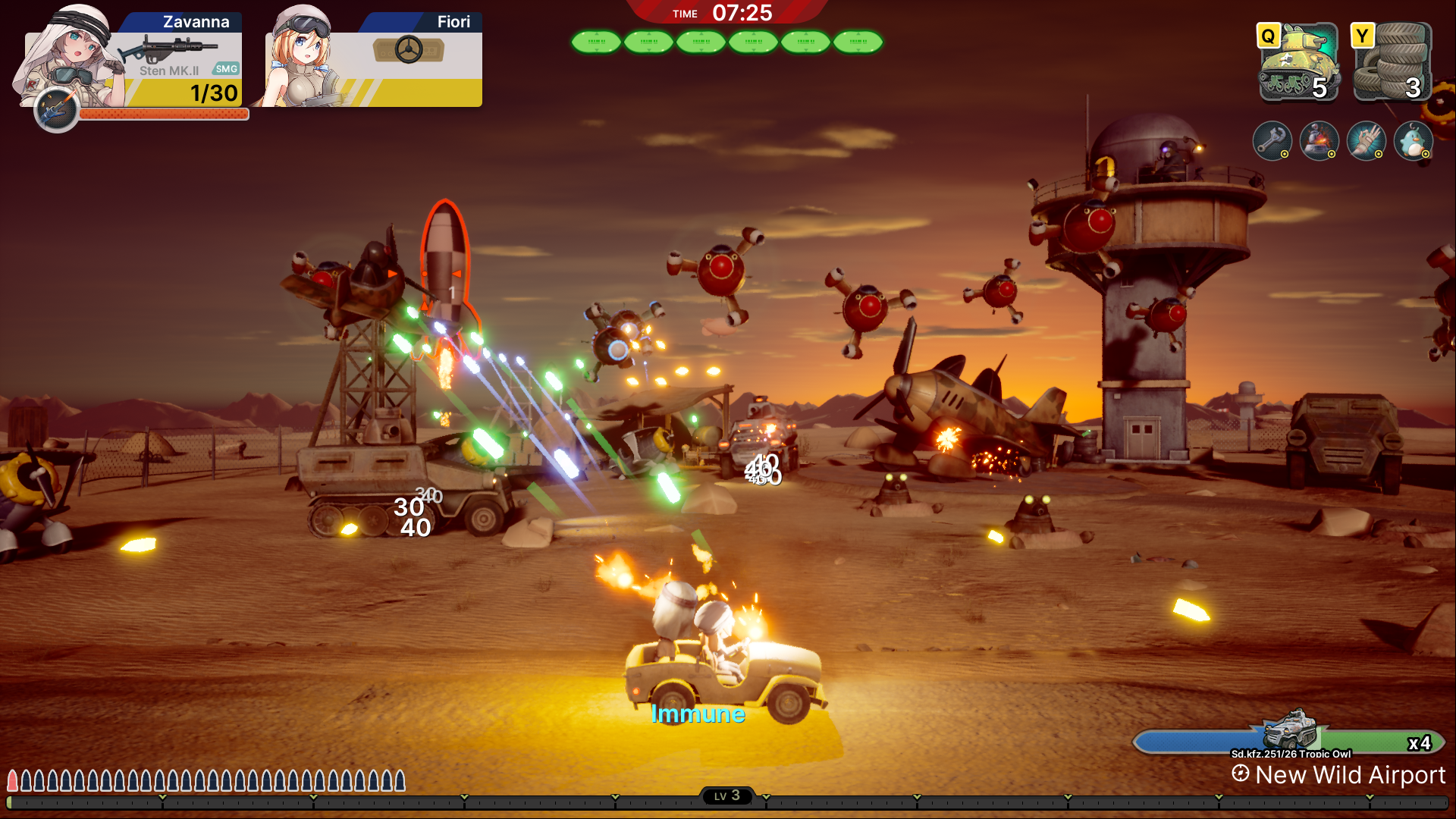Use the stacked tires item
The image size is (1456, 819).
click(1392, 63)
